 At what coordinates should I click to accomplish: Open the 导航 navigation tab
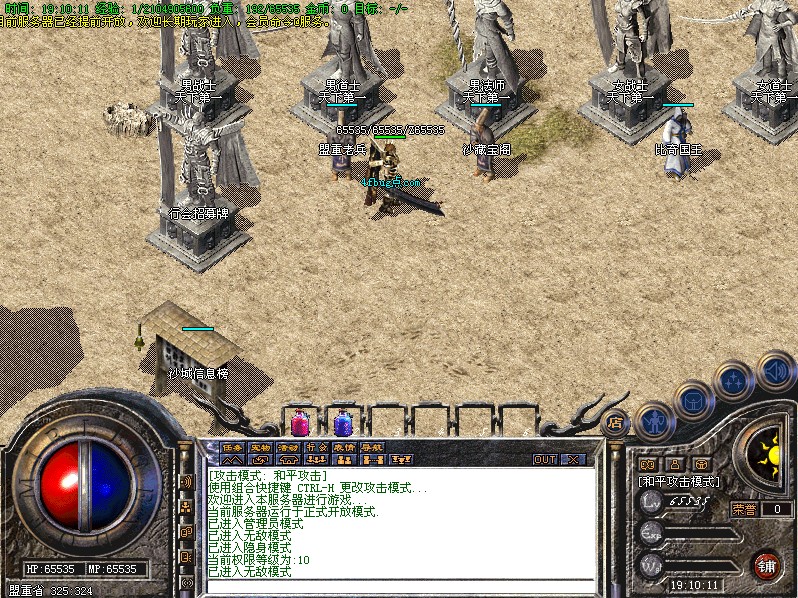[373, 447]
